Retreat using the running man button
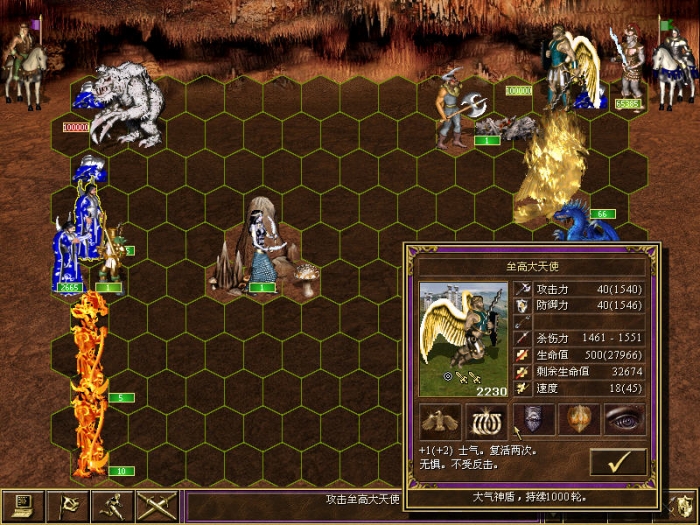This screenshot has height=525, width=700. (110, 506)
